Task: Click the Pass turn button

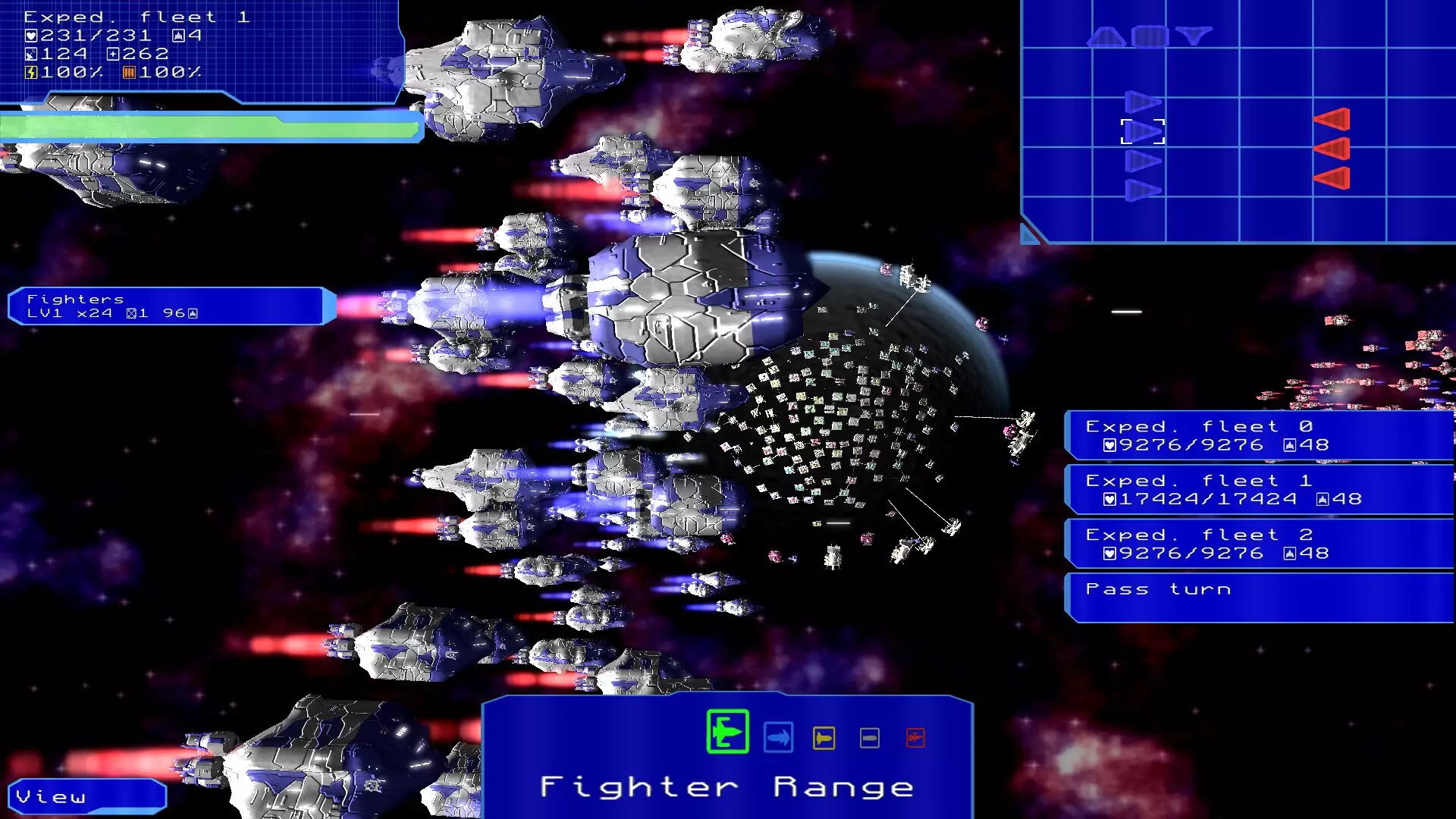Action: point(1259,597)
